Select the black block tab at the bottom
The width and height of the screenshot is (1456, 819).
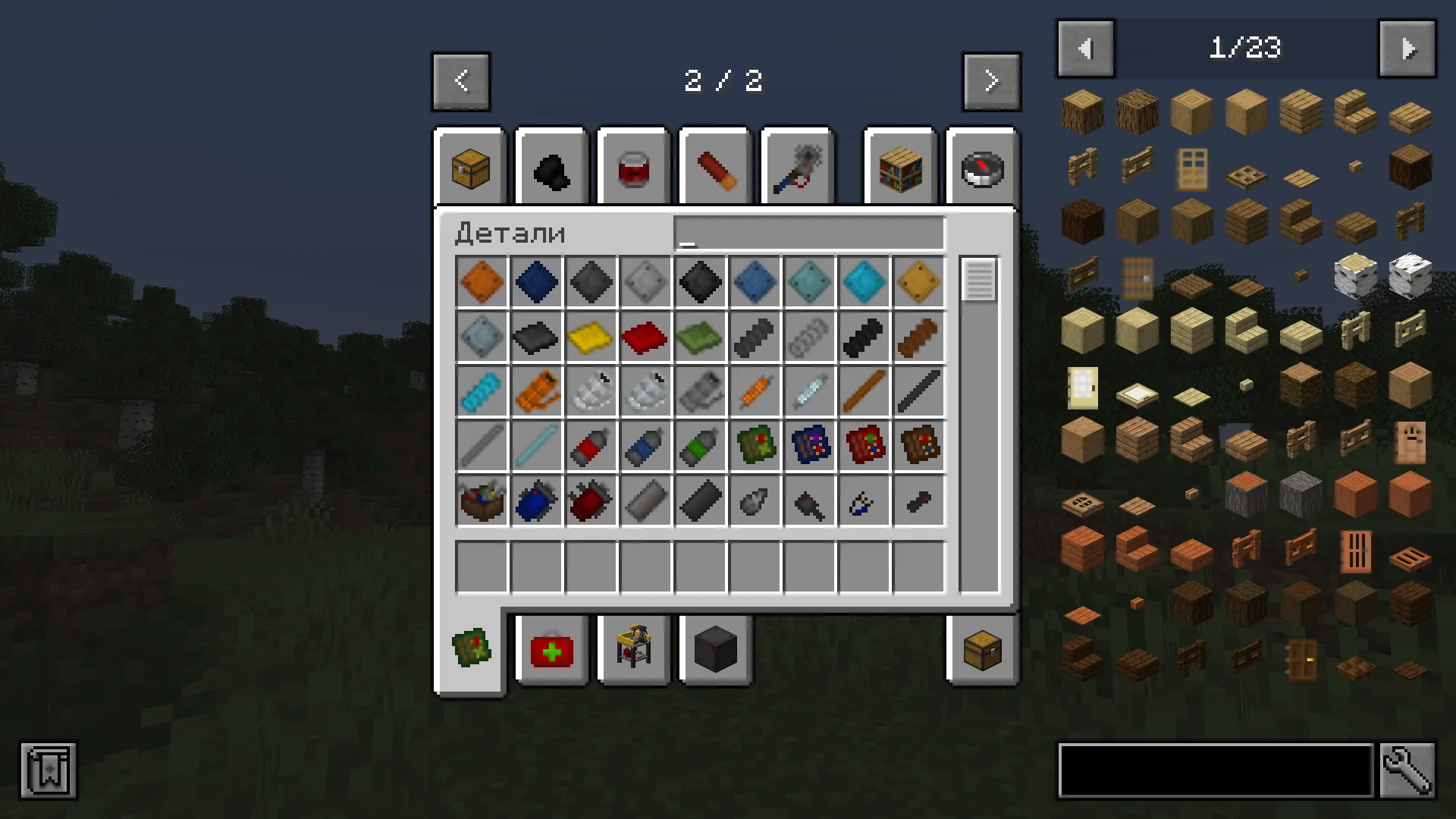pos(715,650)
